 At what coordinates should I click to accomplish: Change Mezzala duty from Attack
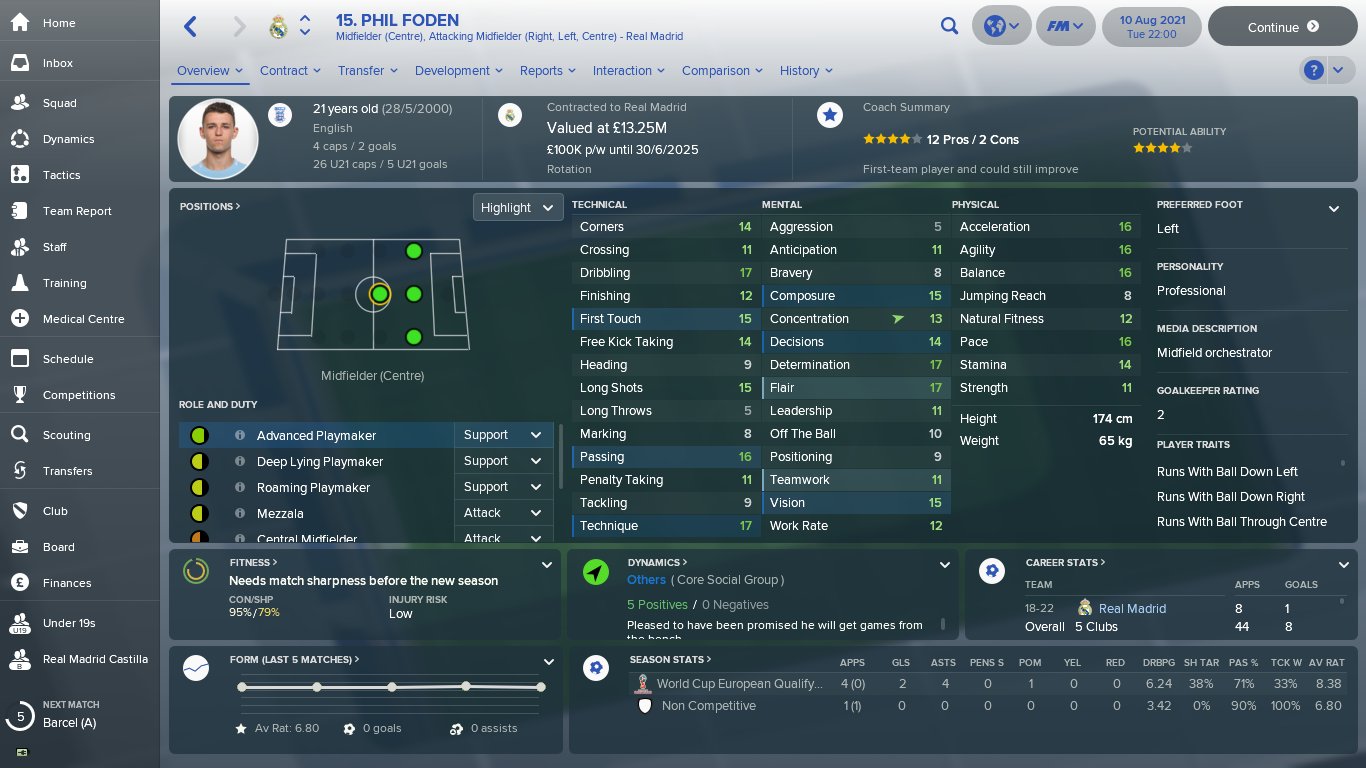tap(502, 513)
